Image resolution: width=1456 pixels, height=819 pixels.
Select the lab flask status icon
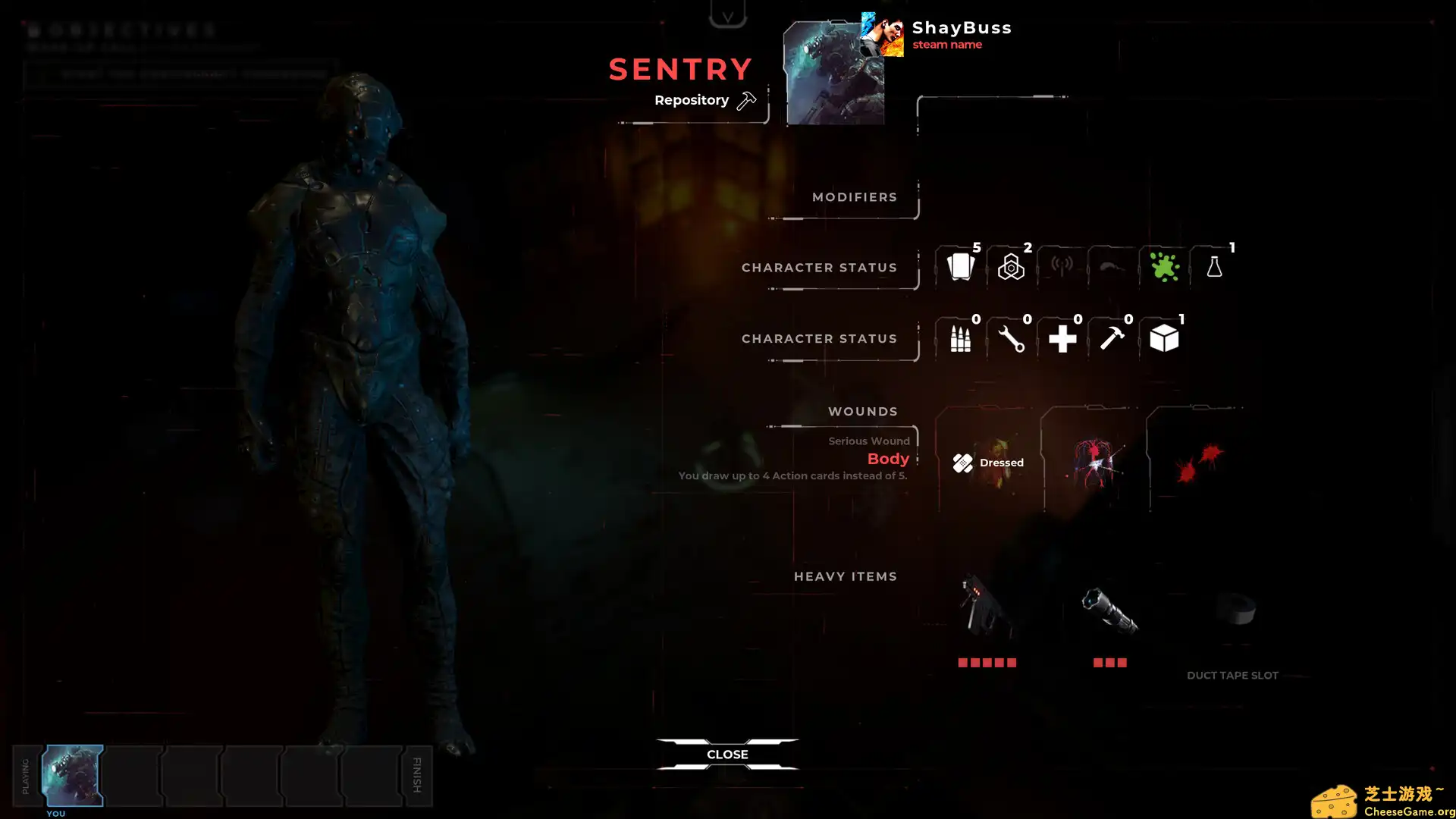(1214, 267)
